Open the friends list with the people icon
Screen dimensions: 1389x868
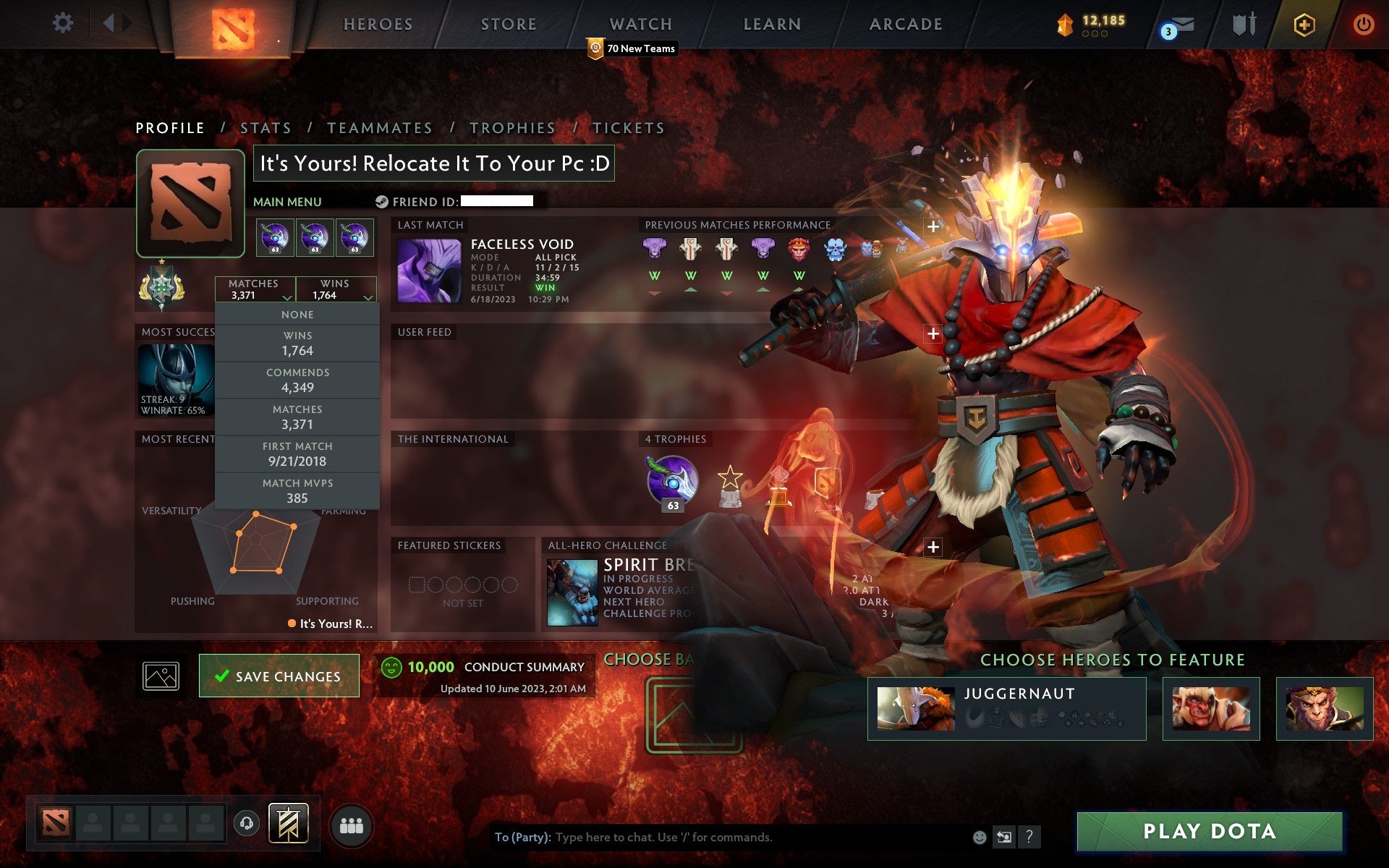(x=350, y=823)
